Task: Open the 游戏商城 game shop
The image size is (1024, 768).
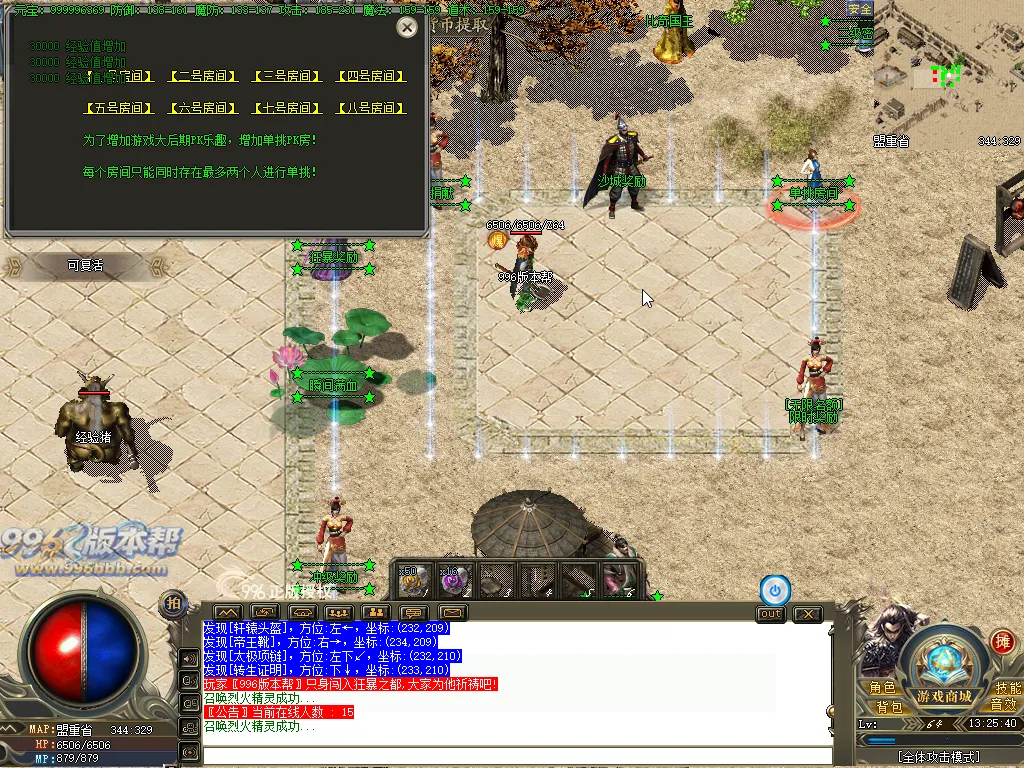Action: tap(943, 696)
